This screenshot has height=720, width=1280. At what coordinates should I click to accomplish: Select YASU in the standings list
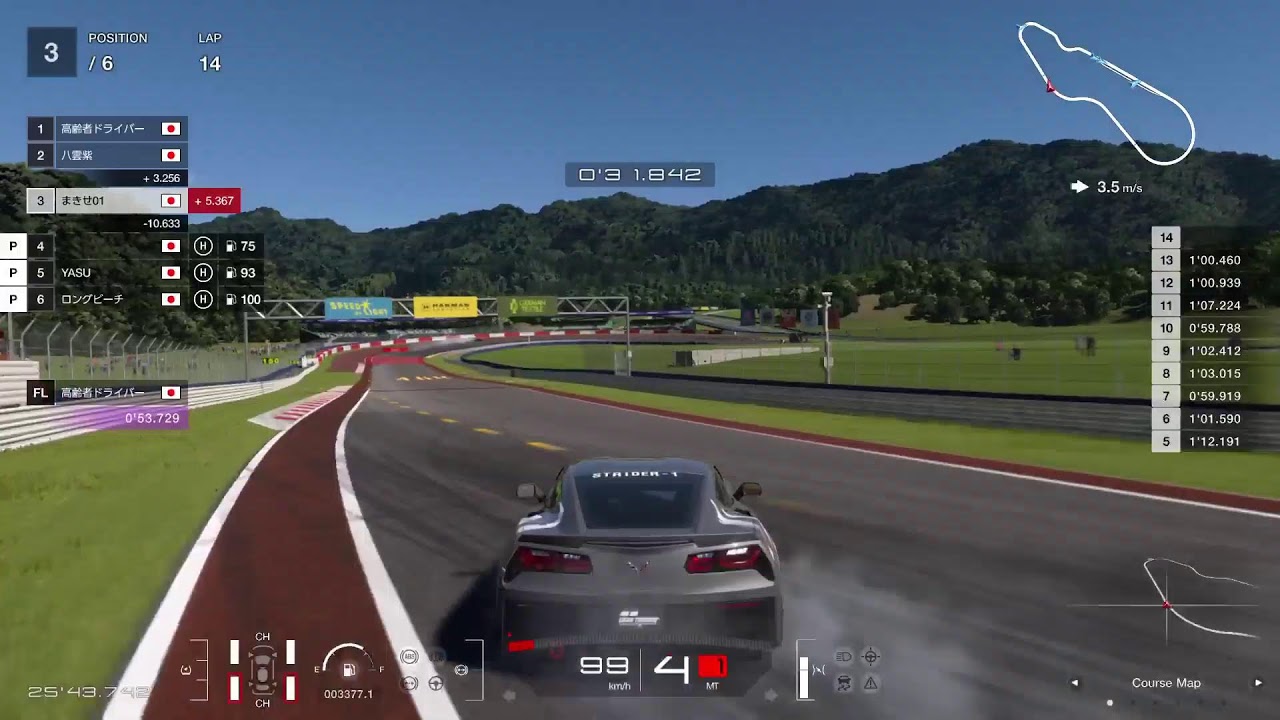pos(107,272)
